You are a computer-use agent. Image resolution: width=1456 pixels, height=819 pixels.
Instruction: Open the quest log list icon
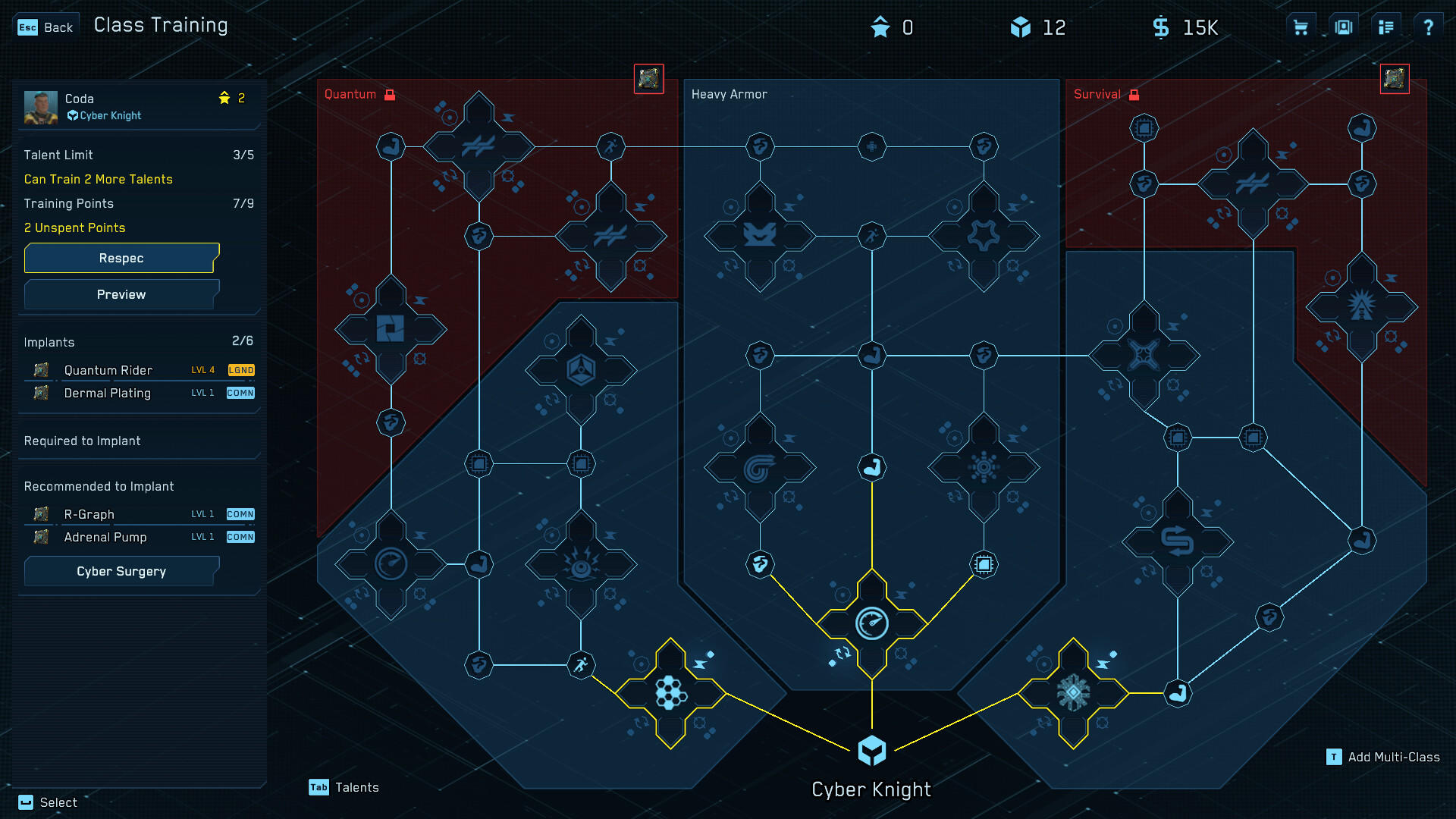coord(1386,27)
